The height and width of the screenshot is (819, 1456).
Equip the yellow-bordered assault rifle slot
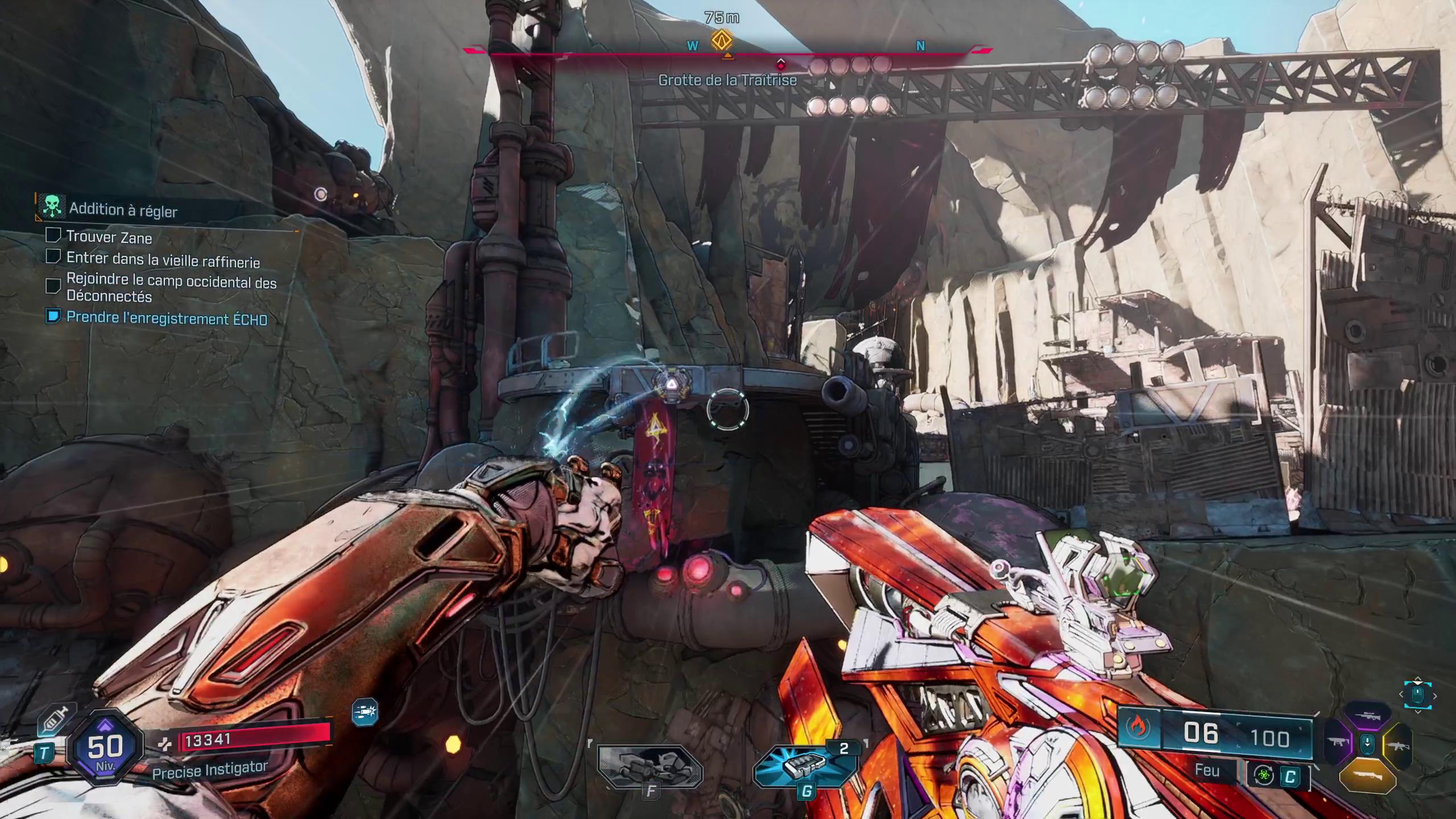[1398, 745]
